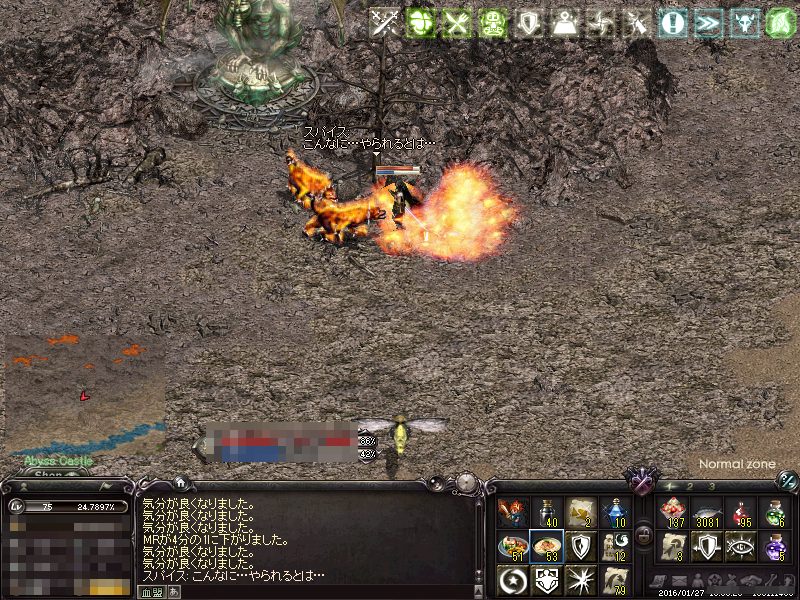Select the crossed fork and knife buff icon
Image resolution: width=800 pixels, height=600 pixels.
(456, 23)
